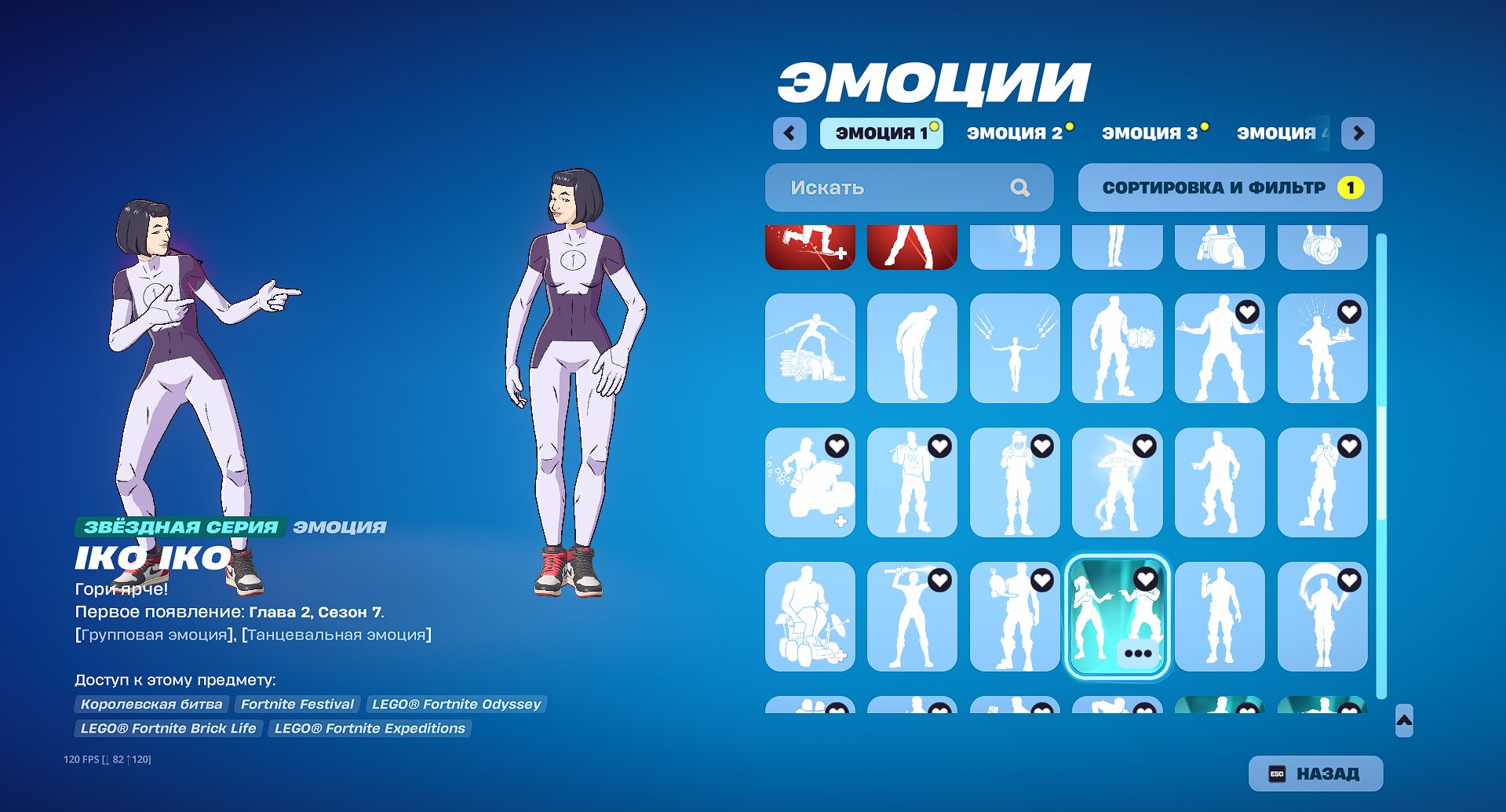Click the magnifier icon in the search bar

click(x=1019, y=187)
